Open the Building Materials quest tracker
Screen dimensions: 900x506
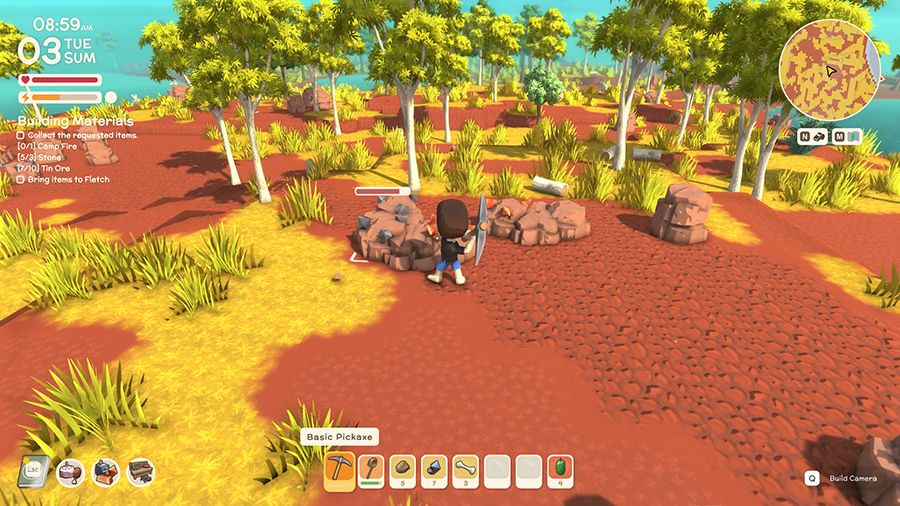pos(62,122)
